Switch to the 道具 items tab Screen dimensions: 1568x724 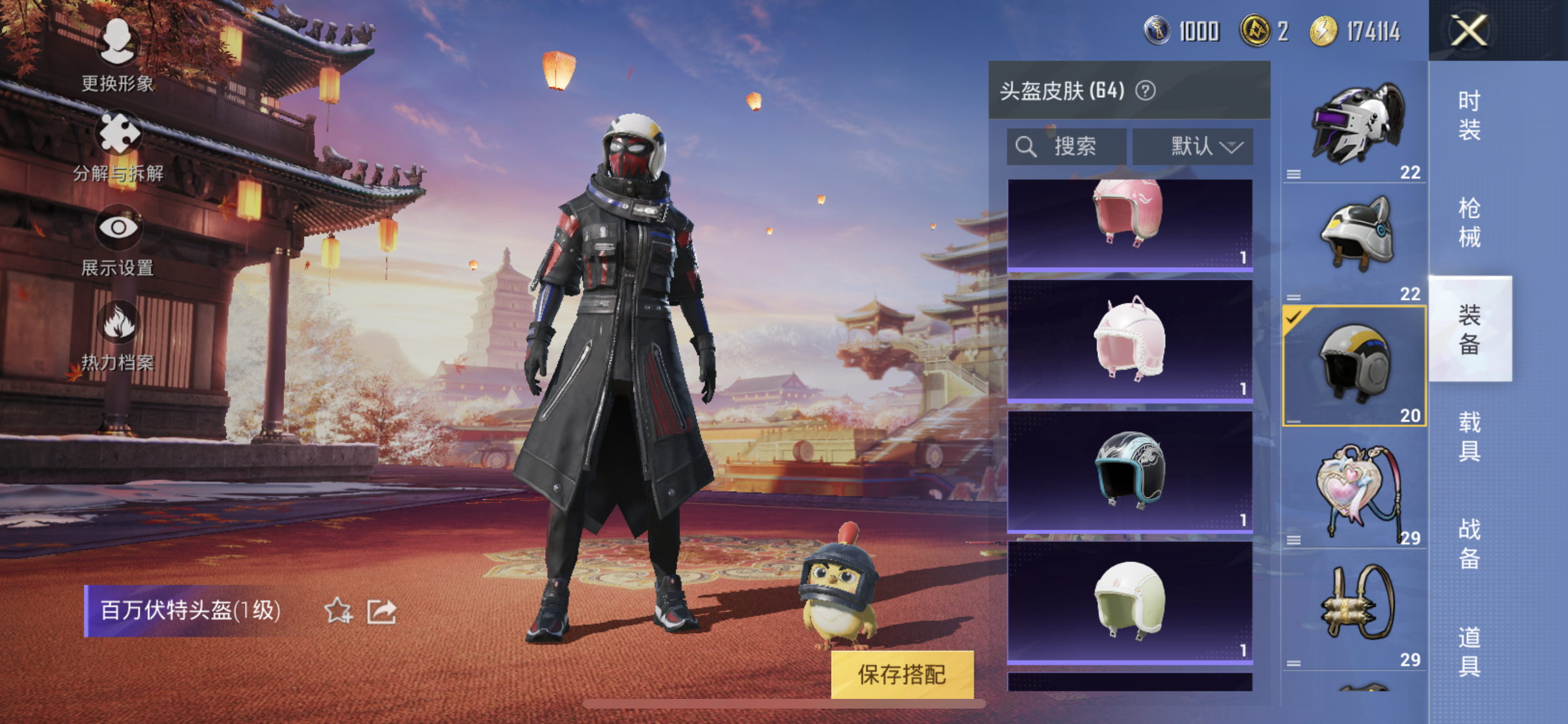click(1470, 651)
